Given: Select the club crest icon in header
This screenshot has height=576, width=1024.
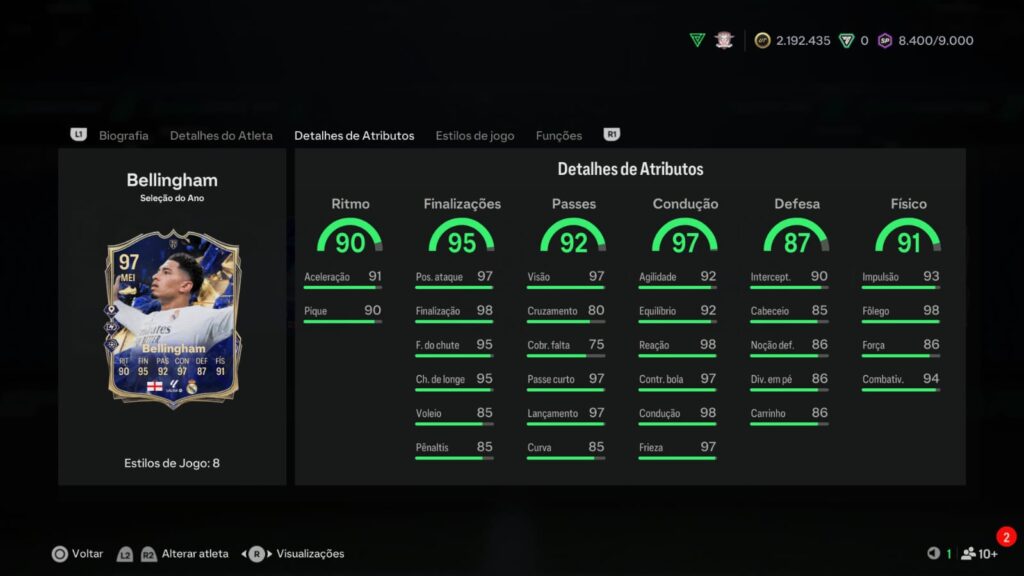Looking at the screenshot, I should 725,40.
